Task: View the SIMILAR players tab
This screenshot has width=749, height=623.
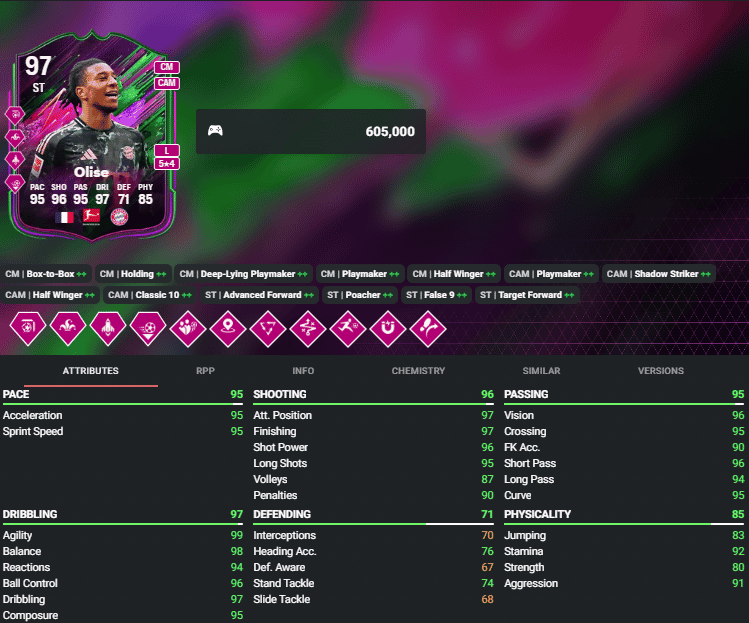Action: 541,371
